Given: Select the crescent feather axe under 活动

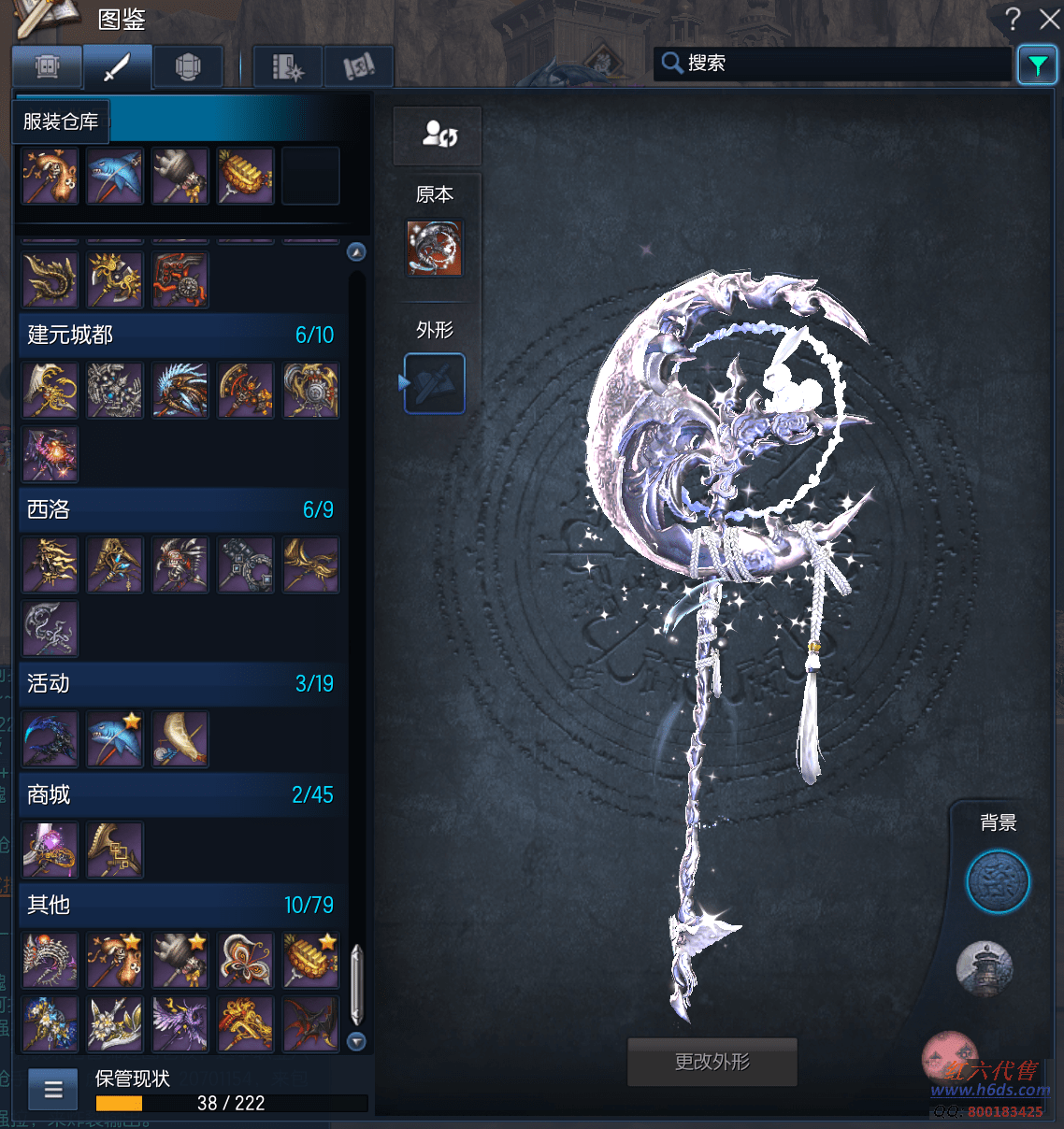Looking at the screenshot, I should click(180, 739).
